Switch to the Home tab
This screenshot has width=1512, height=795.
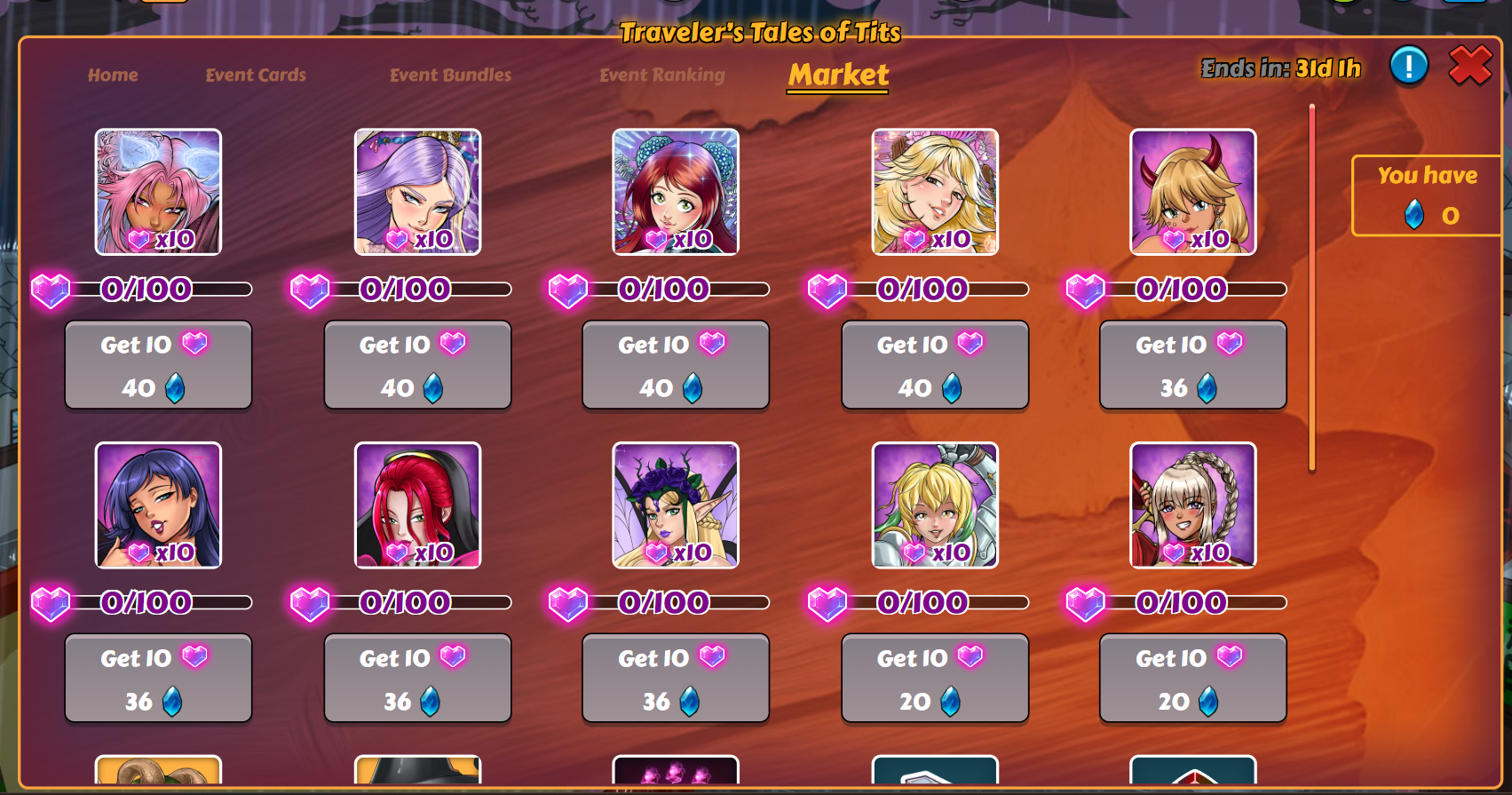[113, 75]
